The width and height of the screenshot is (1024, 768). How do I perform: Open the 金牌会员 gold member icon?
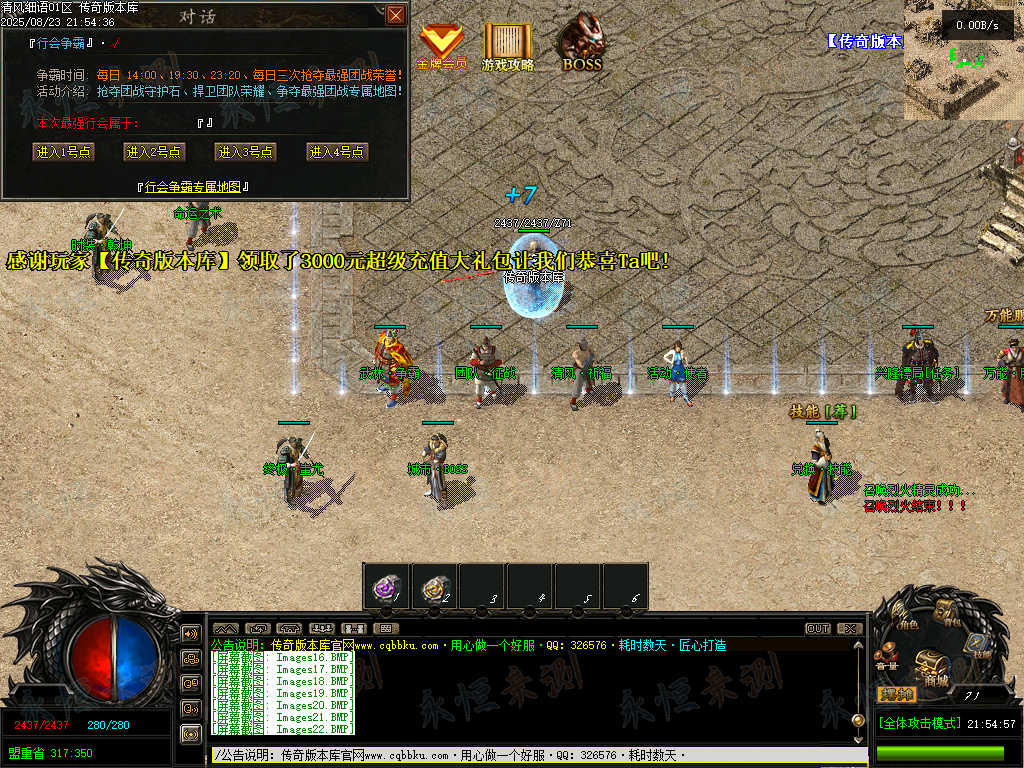441,45
